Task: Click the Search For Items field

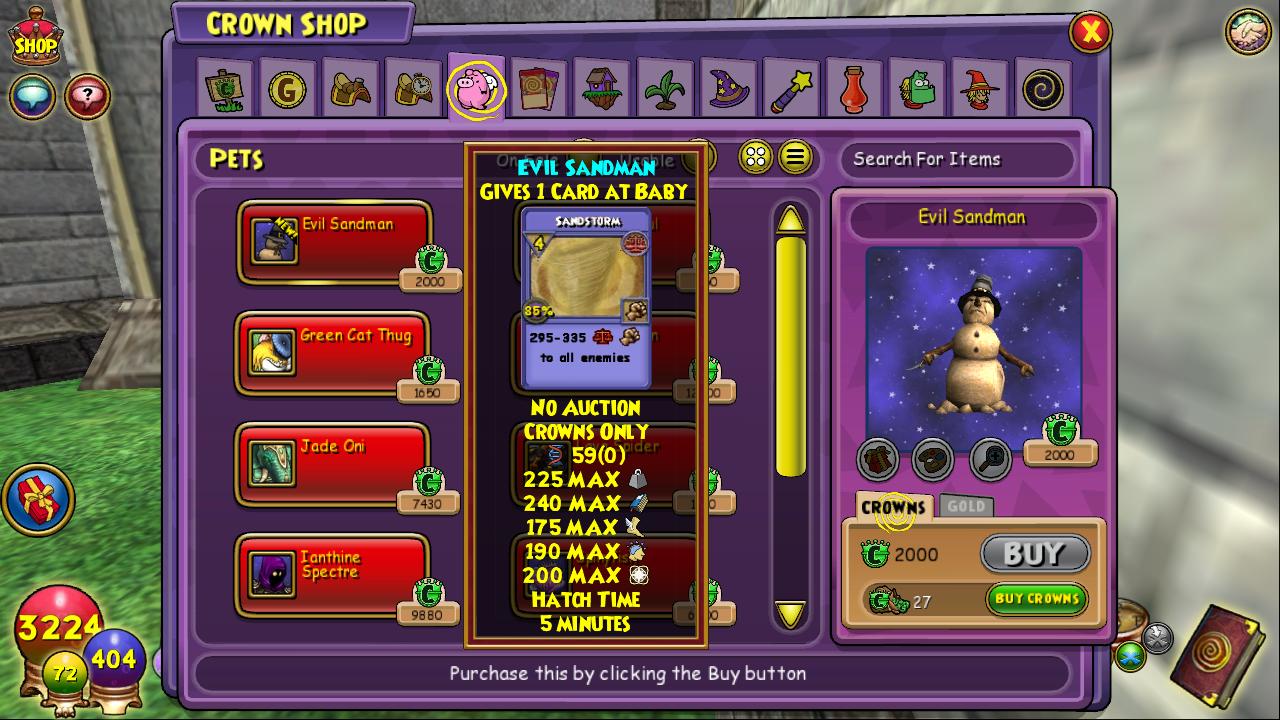Action: point(955,159)
